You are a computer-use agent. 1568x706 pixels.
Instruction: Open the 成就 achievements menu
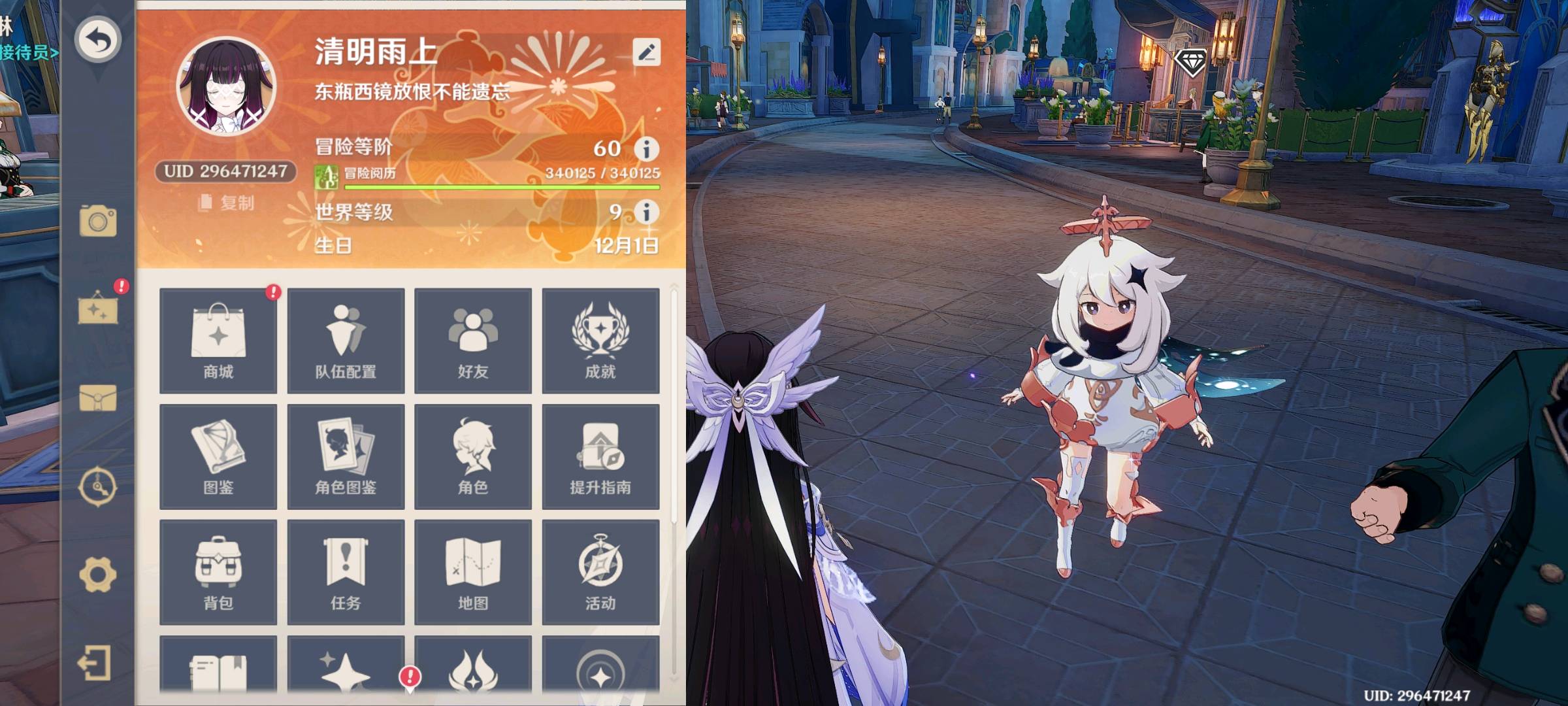point(600,341)
